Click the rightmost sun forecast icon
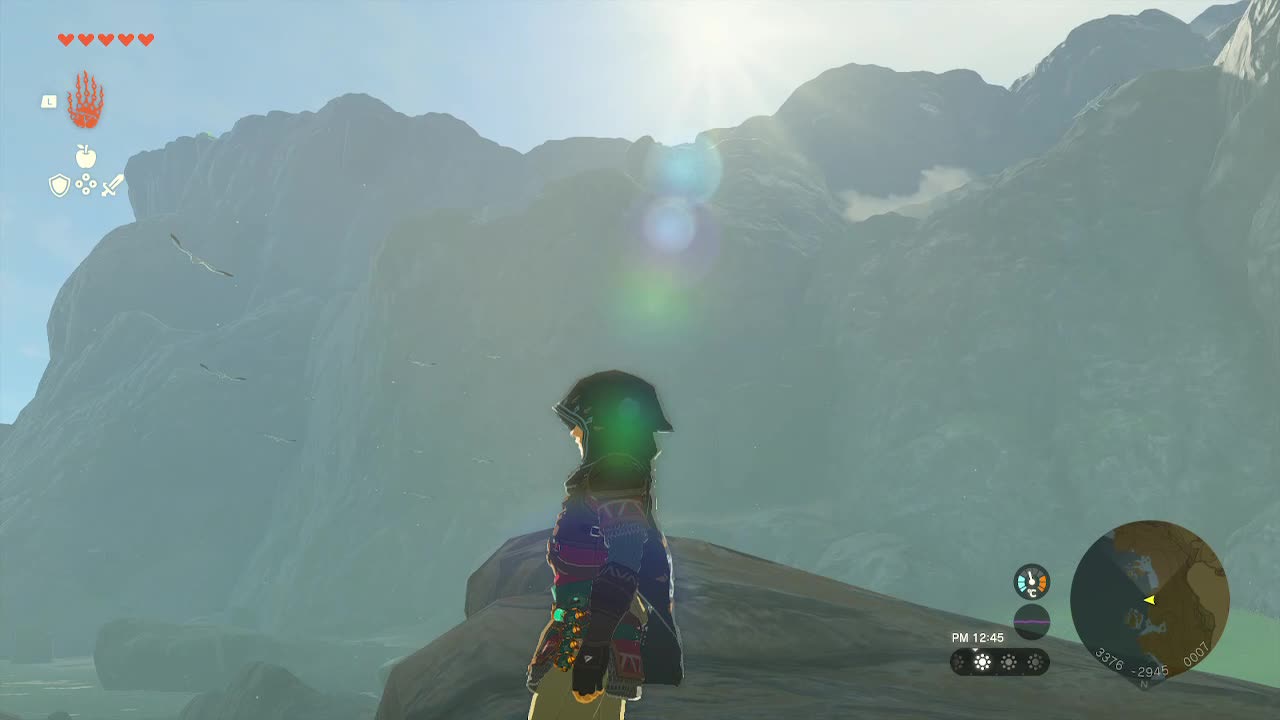Viewport: 1280px width, 720px height. click(x=1036, y=662)
